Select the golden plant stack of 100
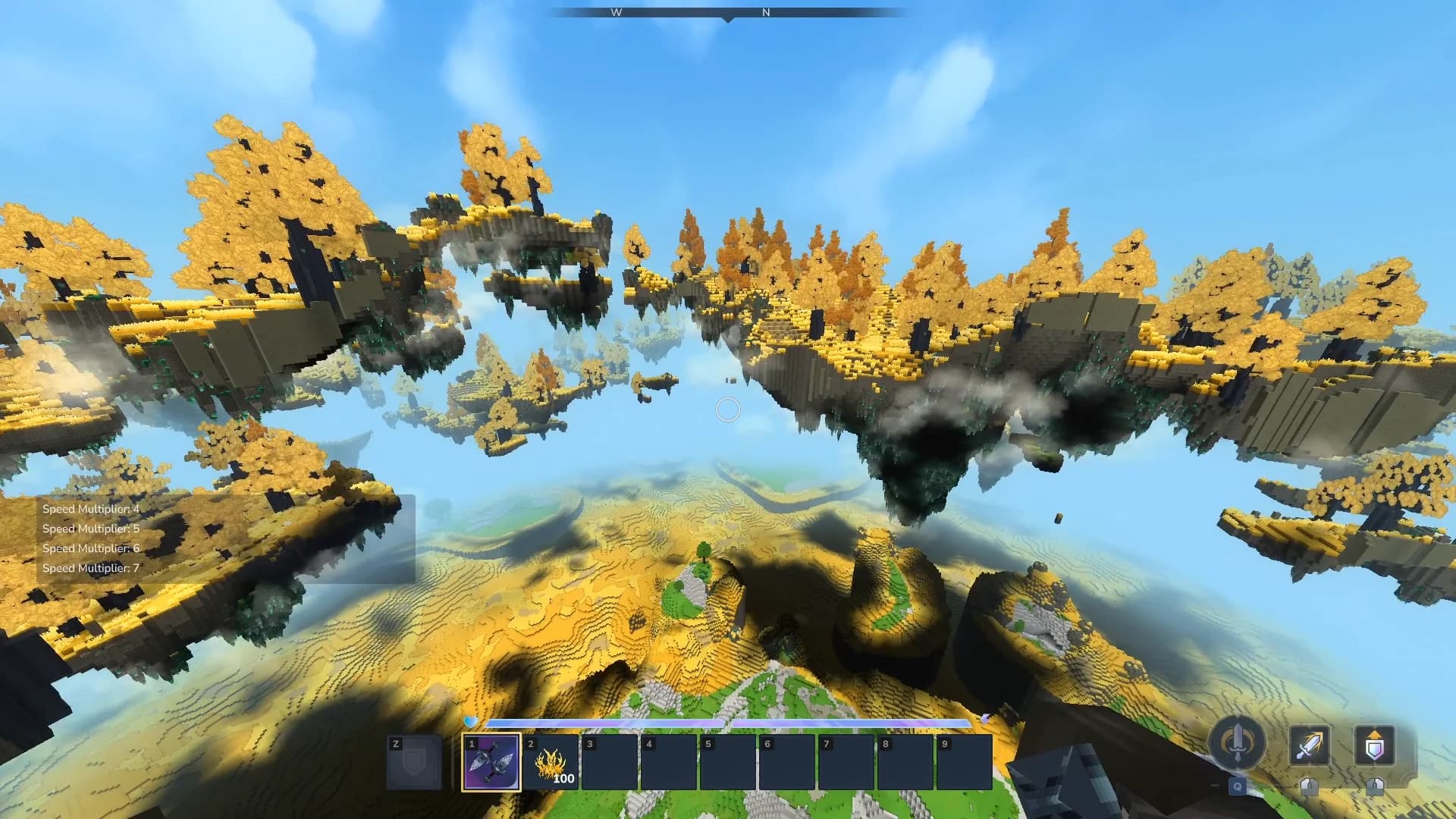 coord(551,762)
